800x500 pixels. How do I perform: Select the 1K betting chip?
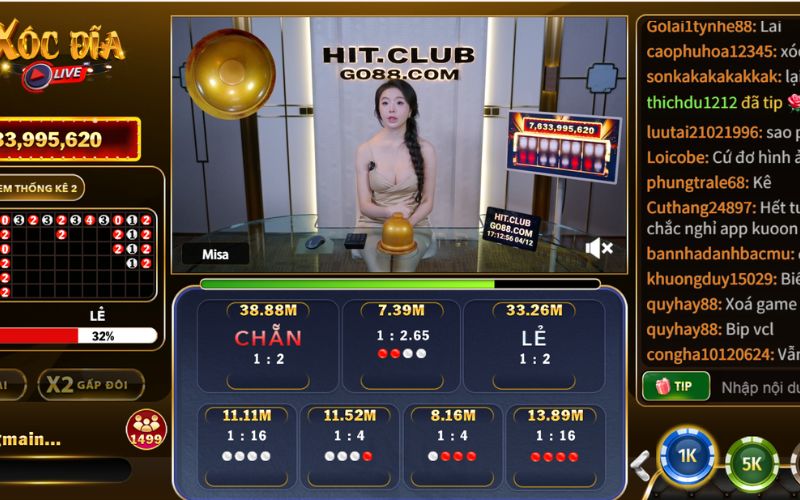687,456
